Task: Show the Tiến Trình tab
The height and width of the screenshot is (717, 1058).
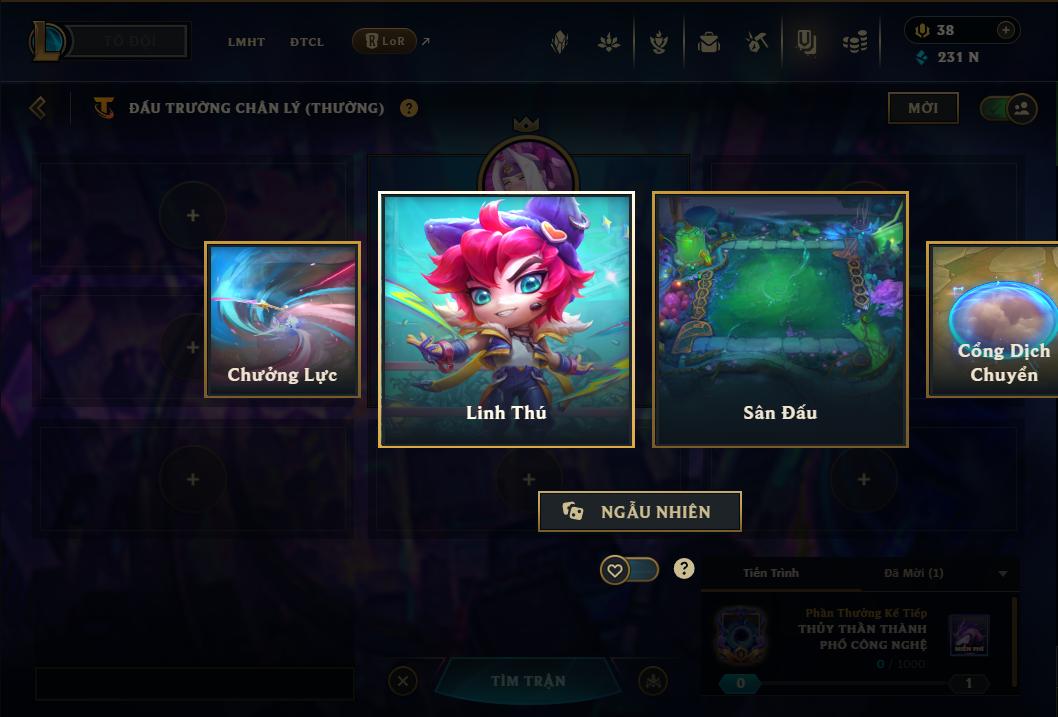Action: [x=770, y=573]
